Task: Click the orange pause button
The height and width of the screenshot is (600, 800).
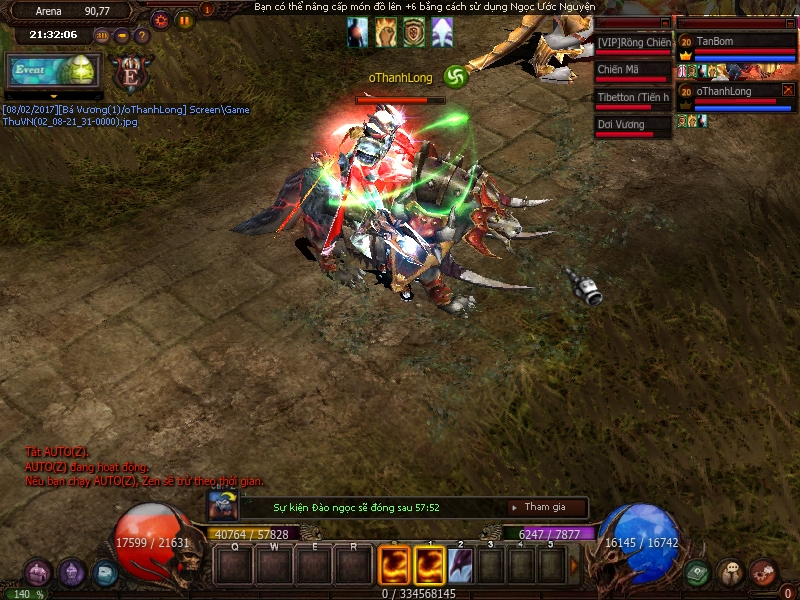Action: 185,19
